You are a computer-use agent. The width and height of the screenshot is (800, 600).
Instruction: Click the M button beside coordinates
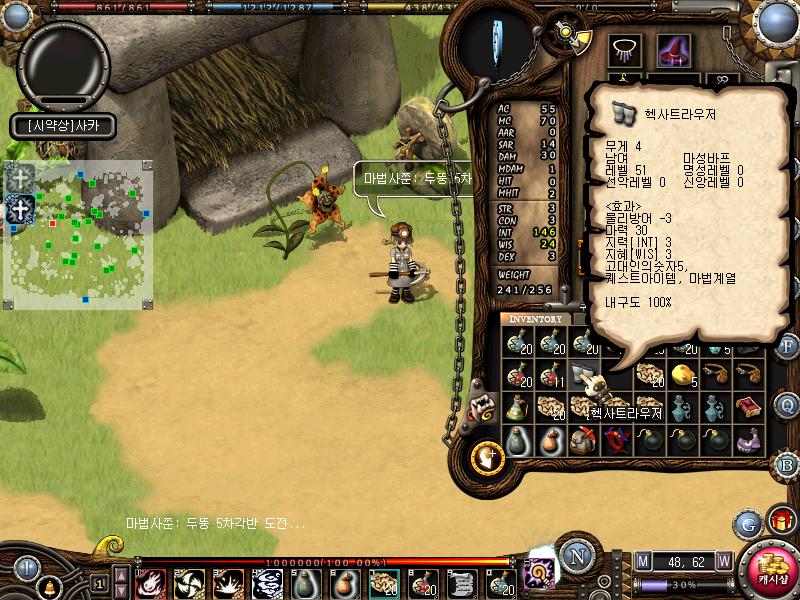(x=643, y=561)
